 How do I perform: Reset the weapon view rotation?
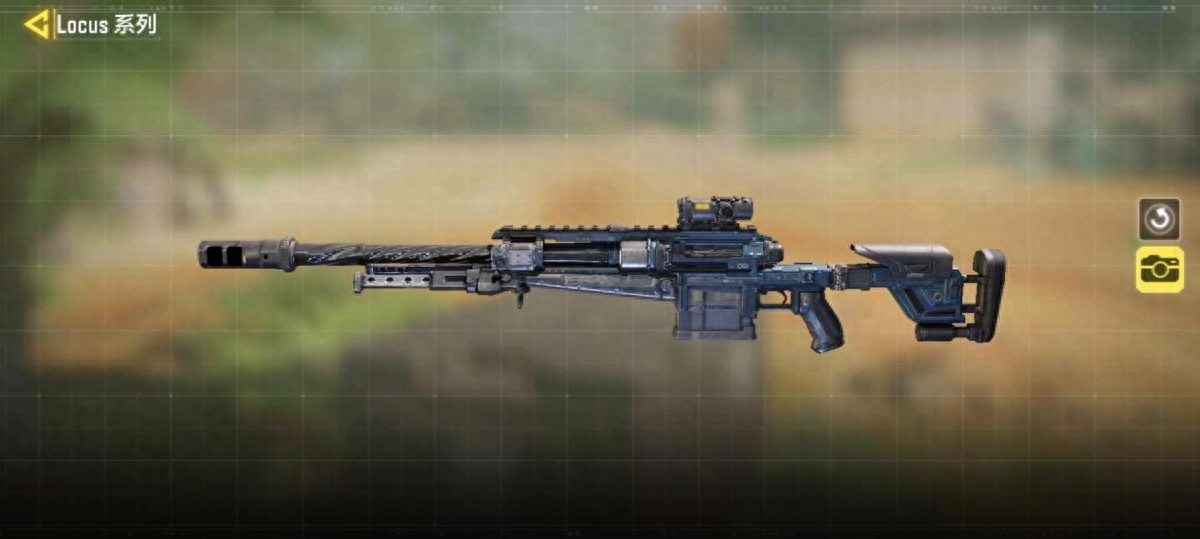click(x=1159, y=219)
